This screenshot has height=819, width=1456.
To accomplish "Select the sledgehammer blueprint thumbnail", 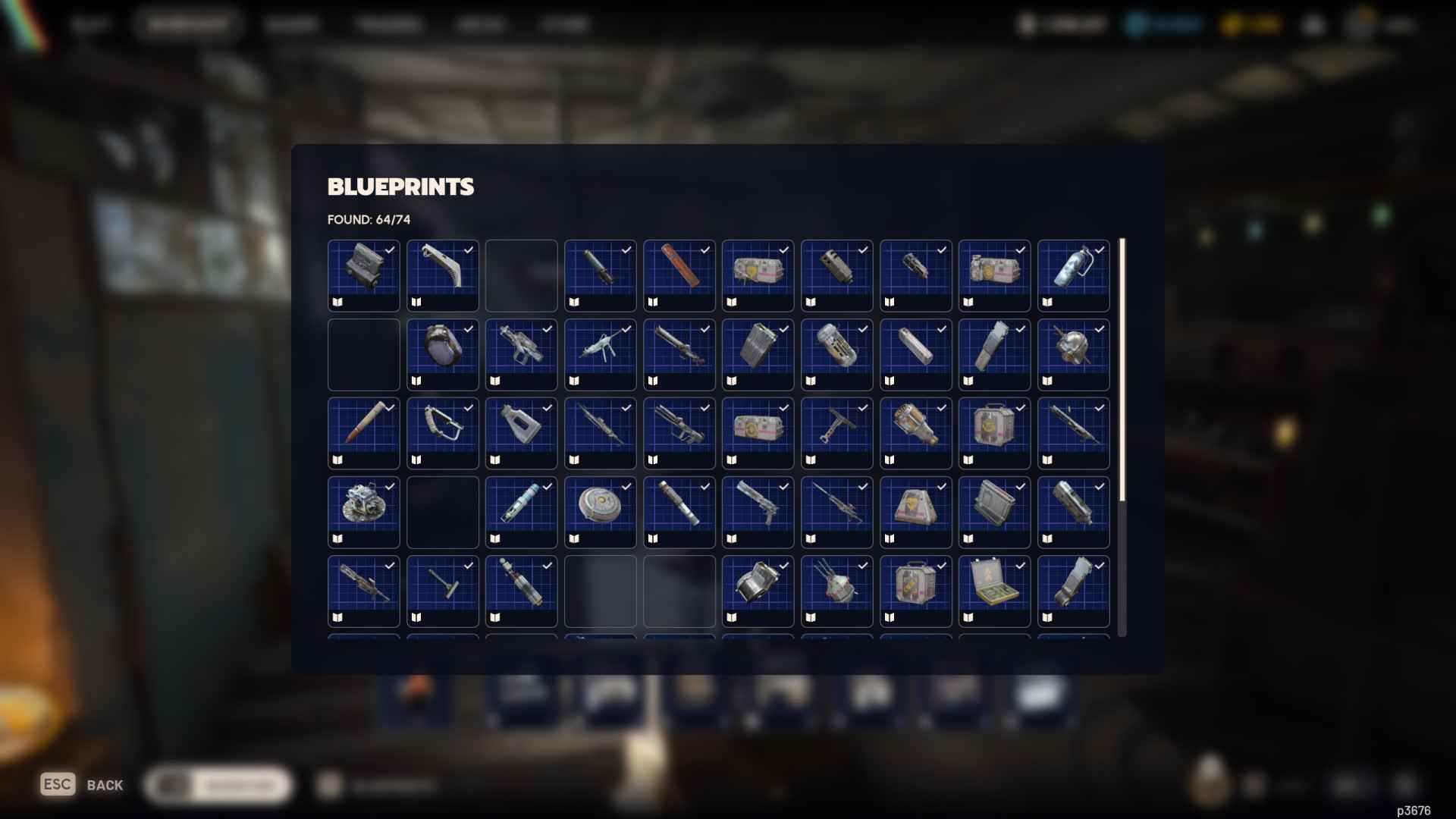I will pos(442,591).
